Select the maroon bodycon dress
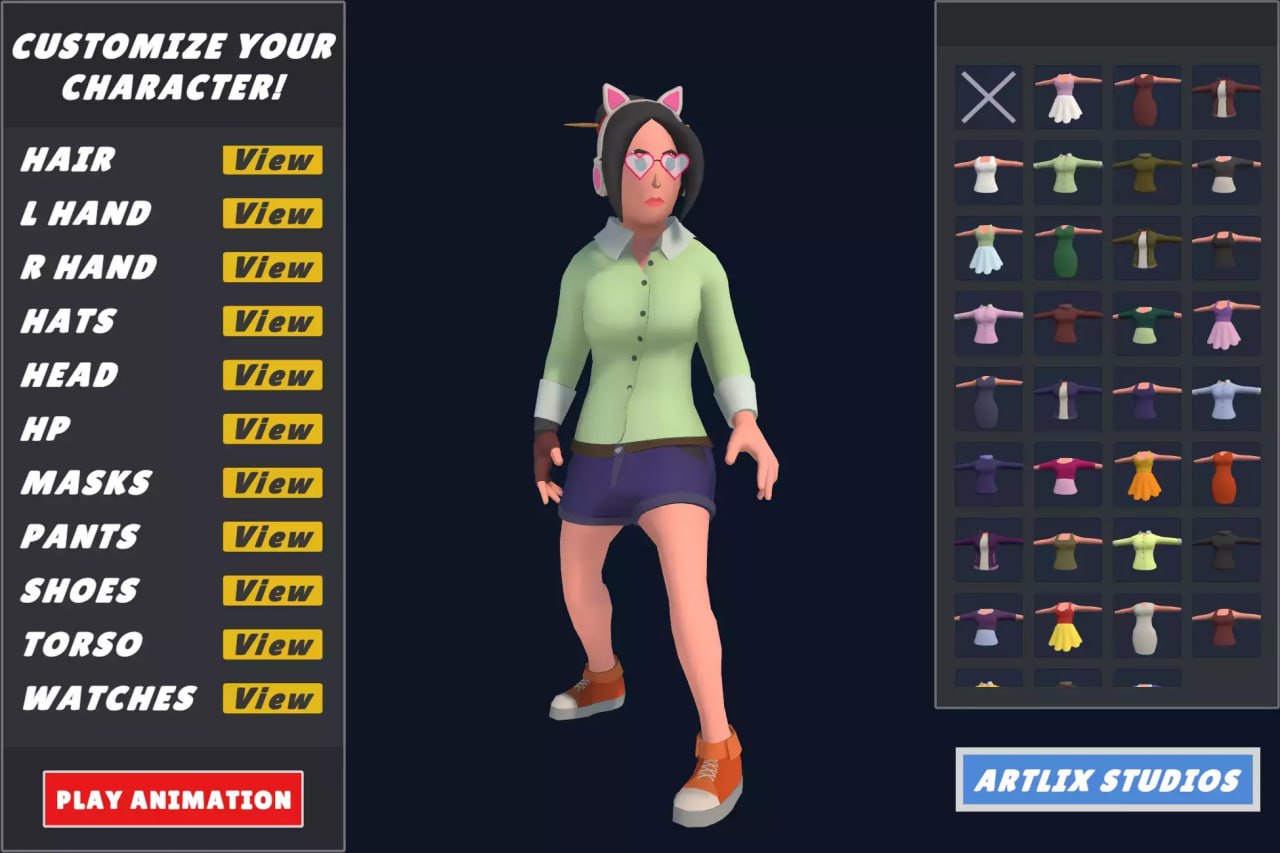Screen dimensions: 1280x853 click(1147, 97)
